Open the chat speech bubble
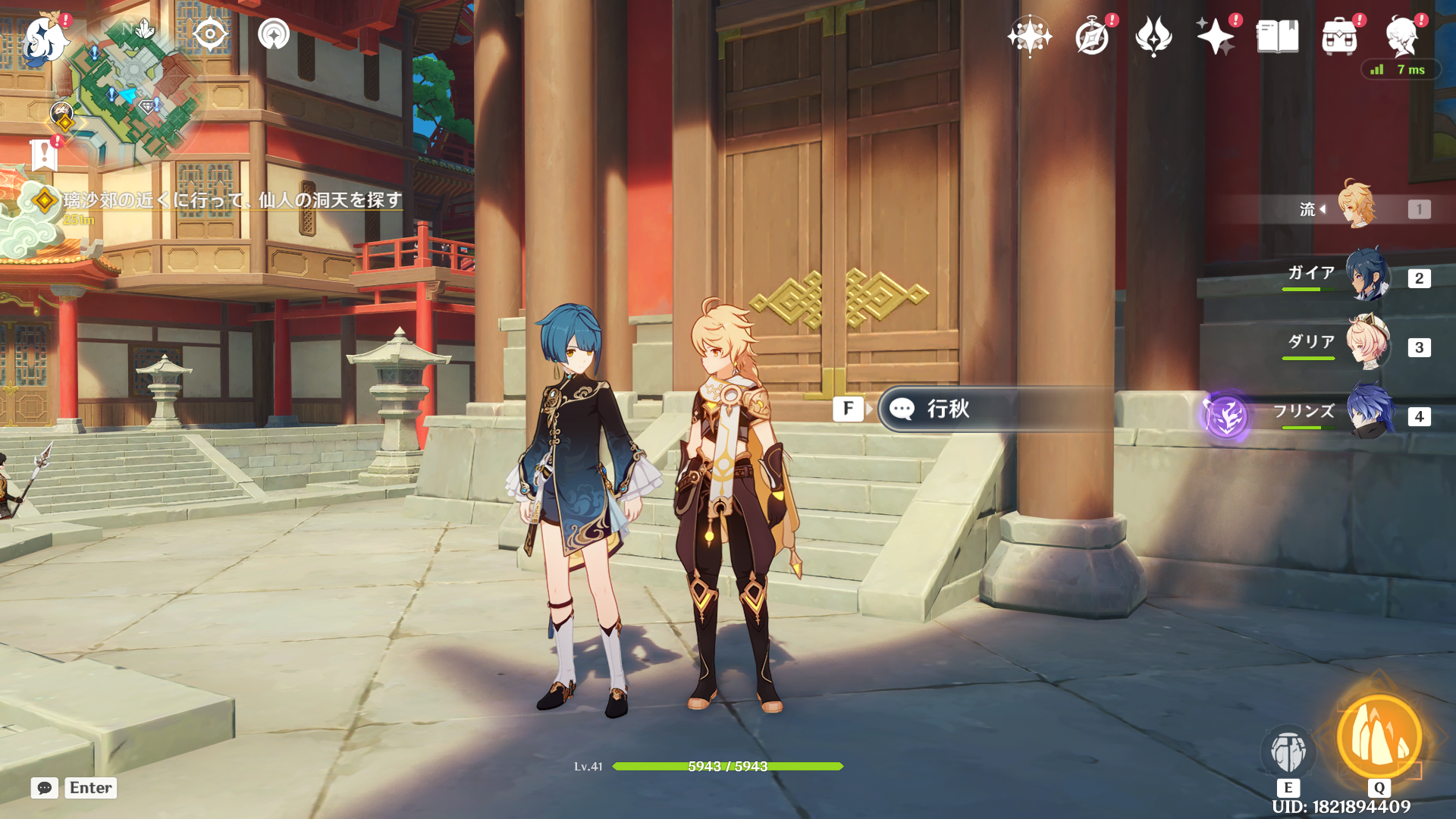 click(45, 788)
